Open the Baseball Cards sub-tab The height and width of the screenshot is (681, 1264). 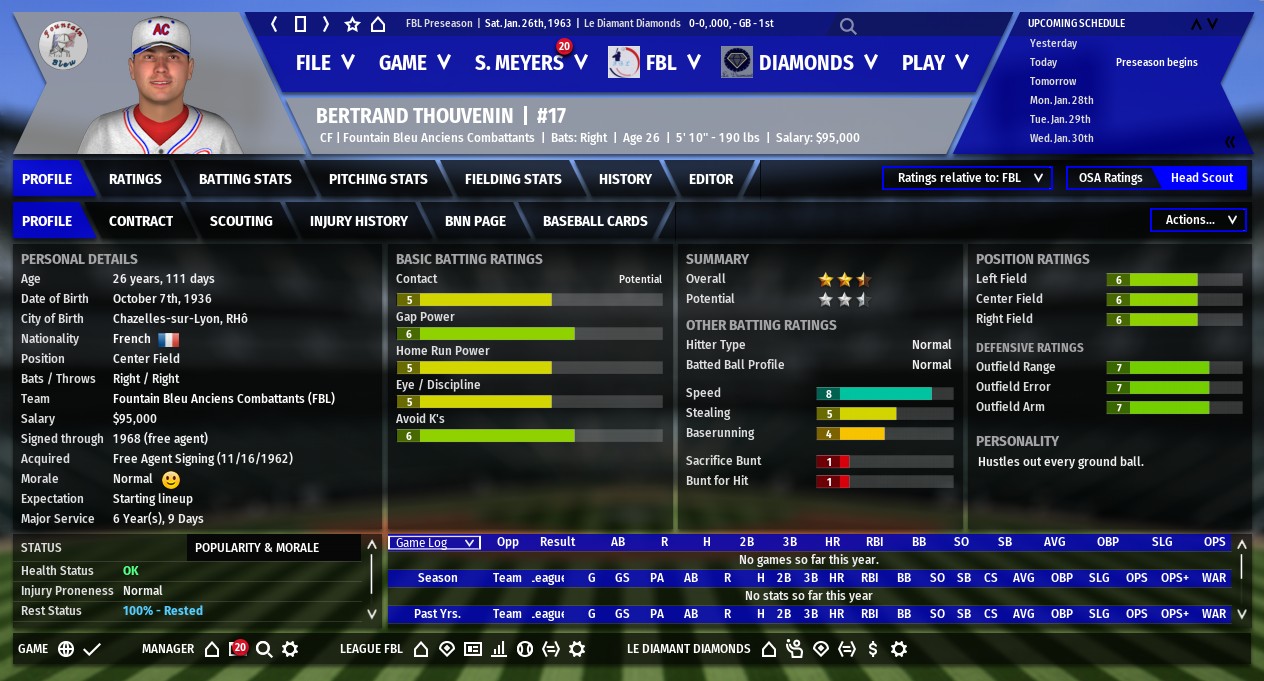point(595,221)
